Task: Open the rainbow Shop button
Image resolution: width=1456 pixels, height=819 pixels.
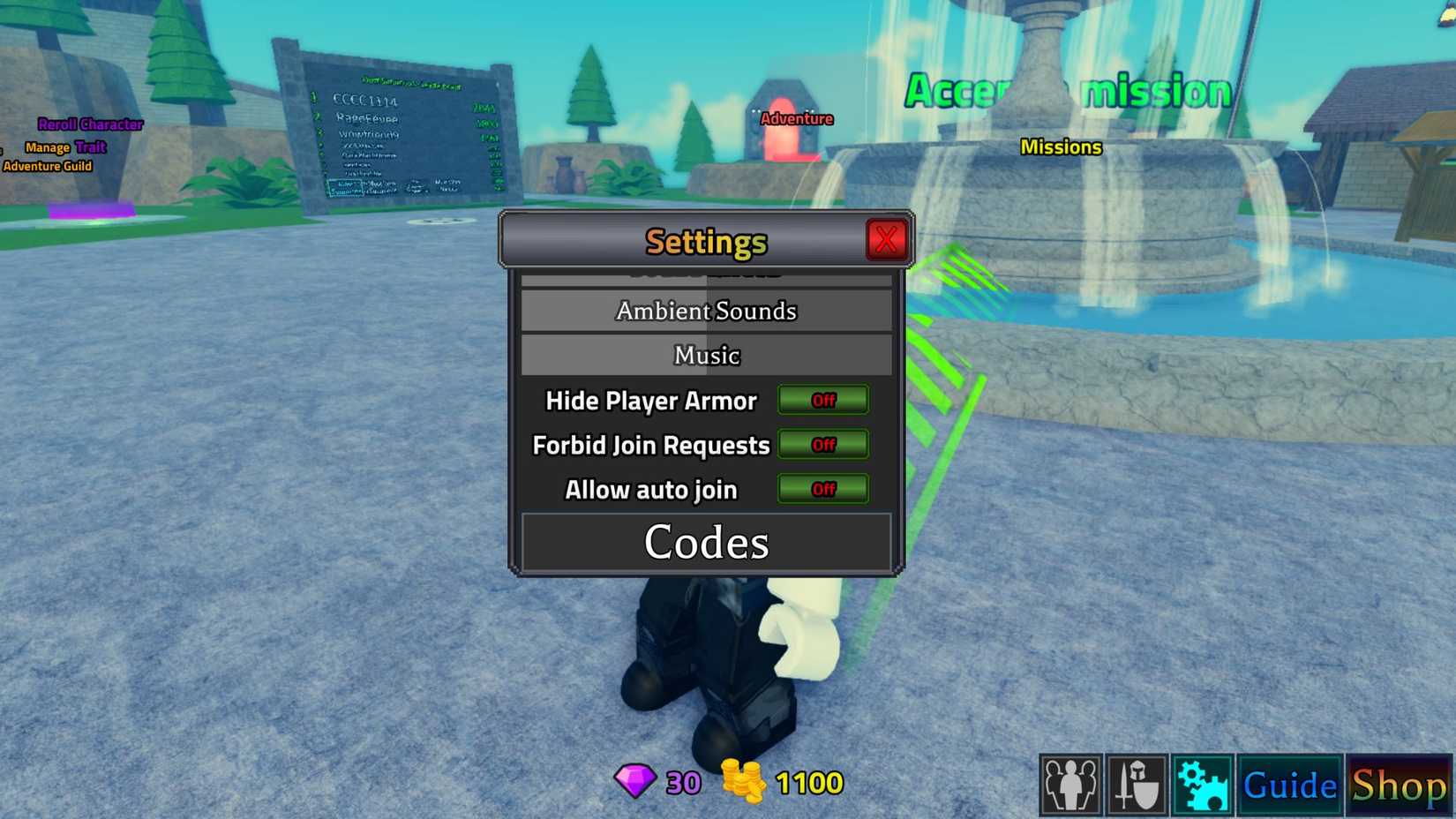Action: 1400,783
